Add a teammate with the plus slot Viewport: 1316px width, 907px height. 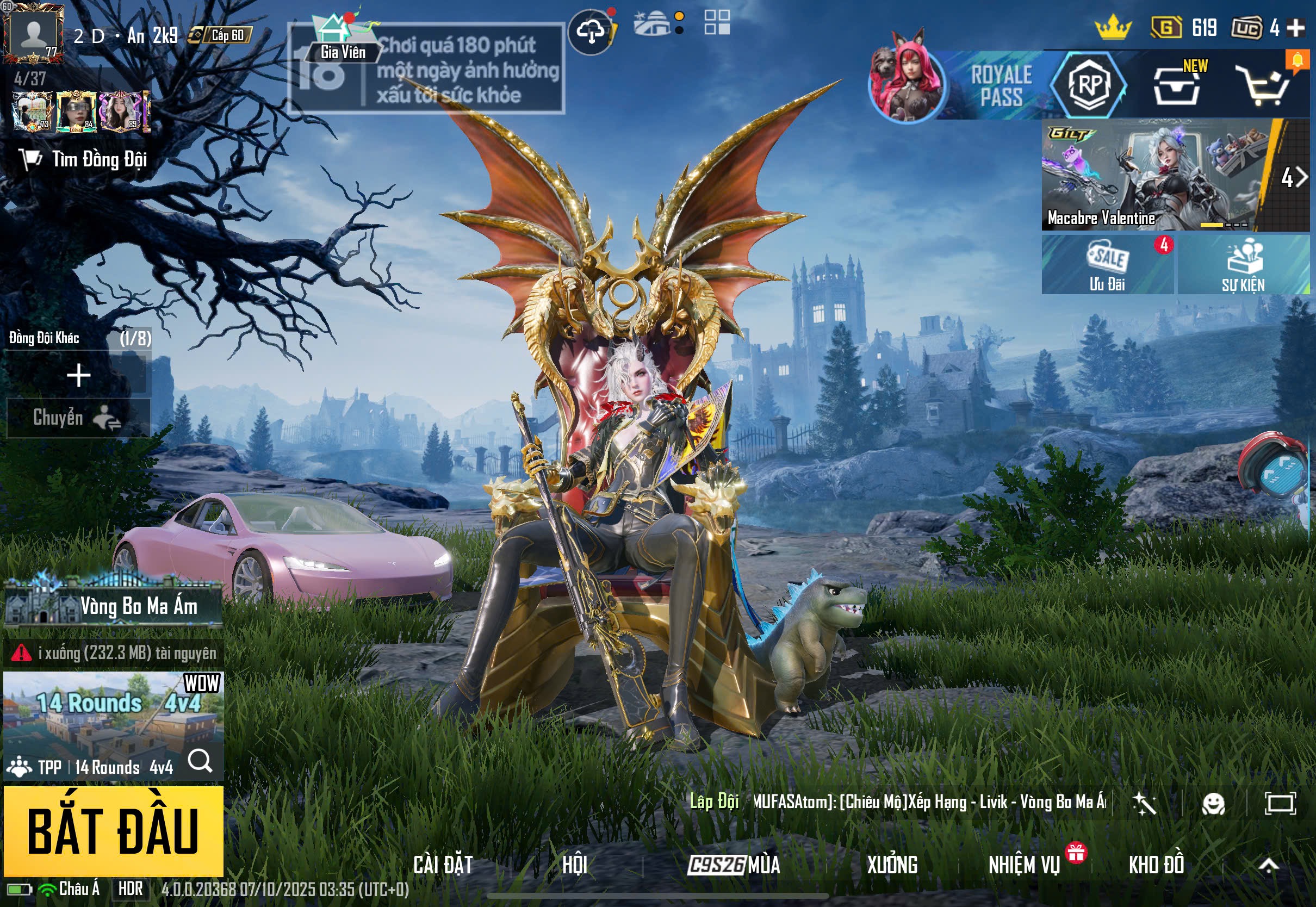[78, 376]
